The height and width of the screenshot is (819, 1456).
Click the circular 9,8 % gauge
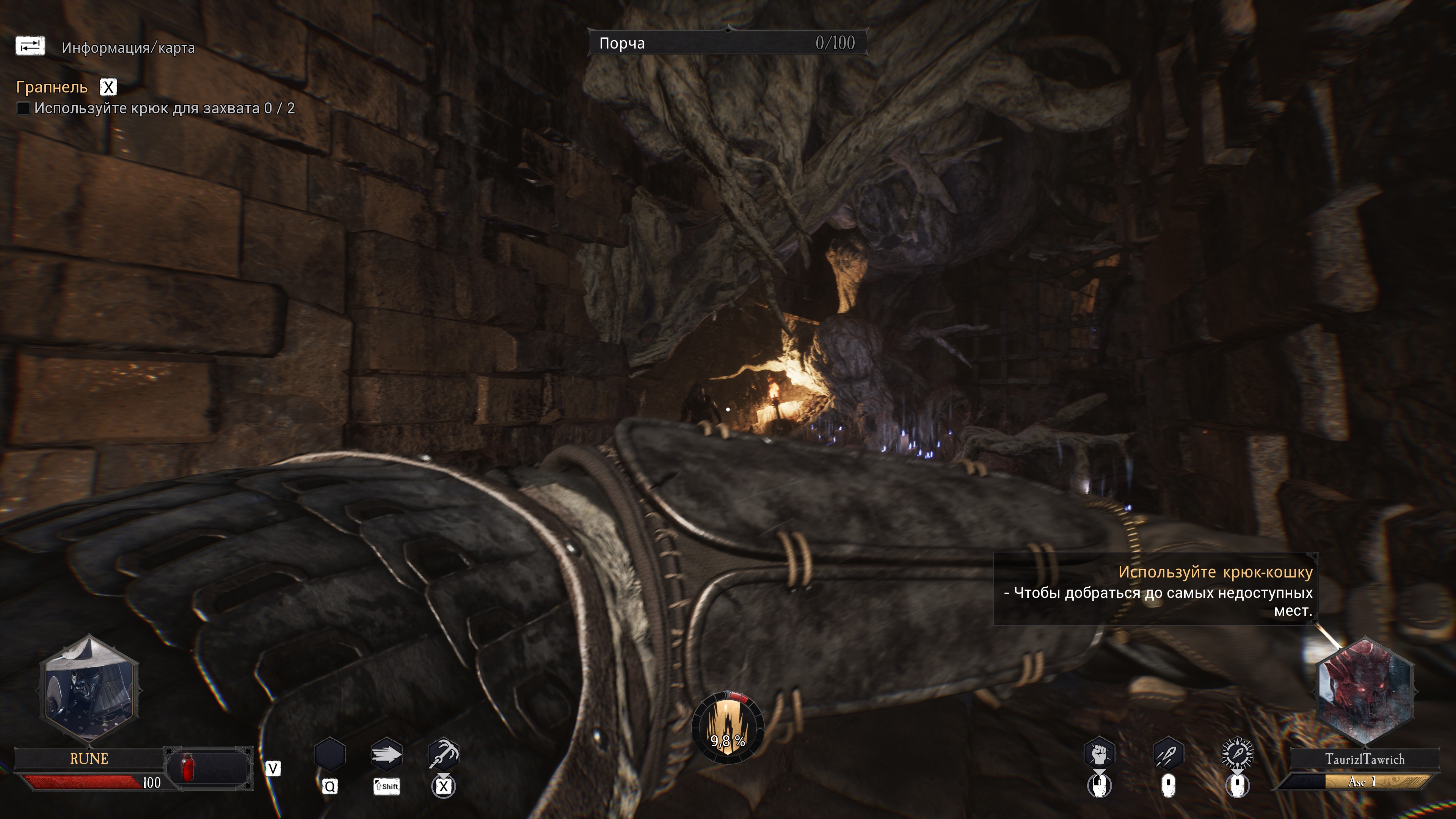pos(728,728)
